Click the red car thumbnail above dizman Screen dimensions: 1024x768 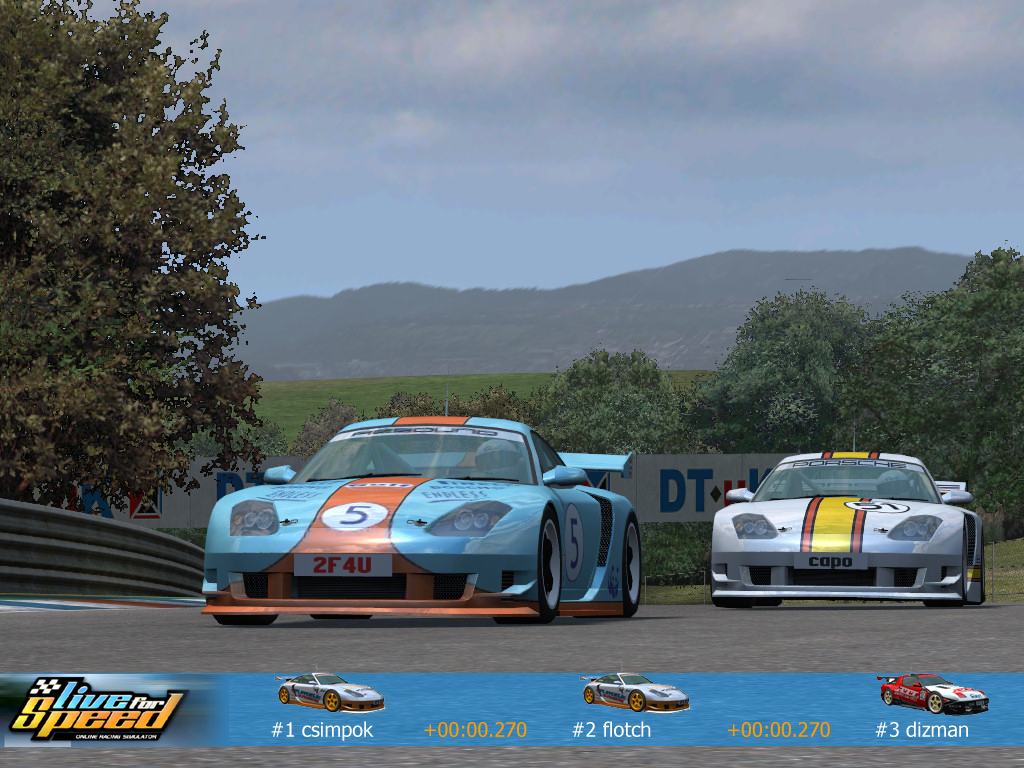click(x=932, y=693)
